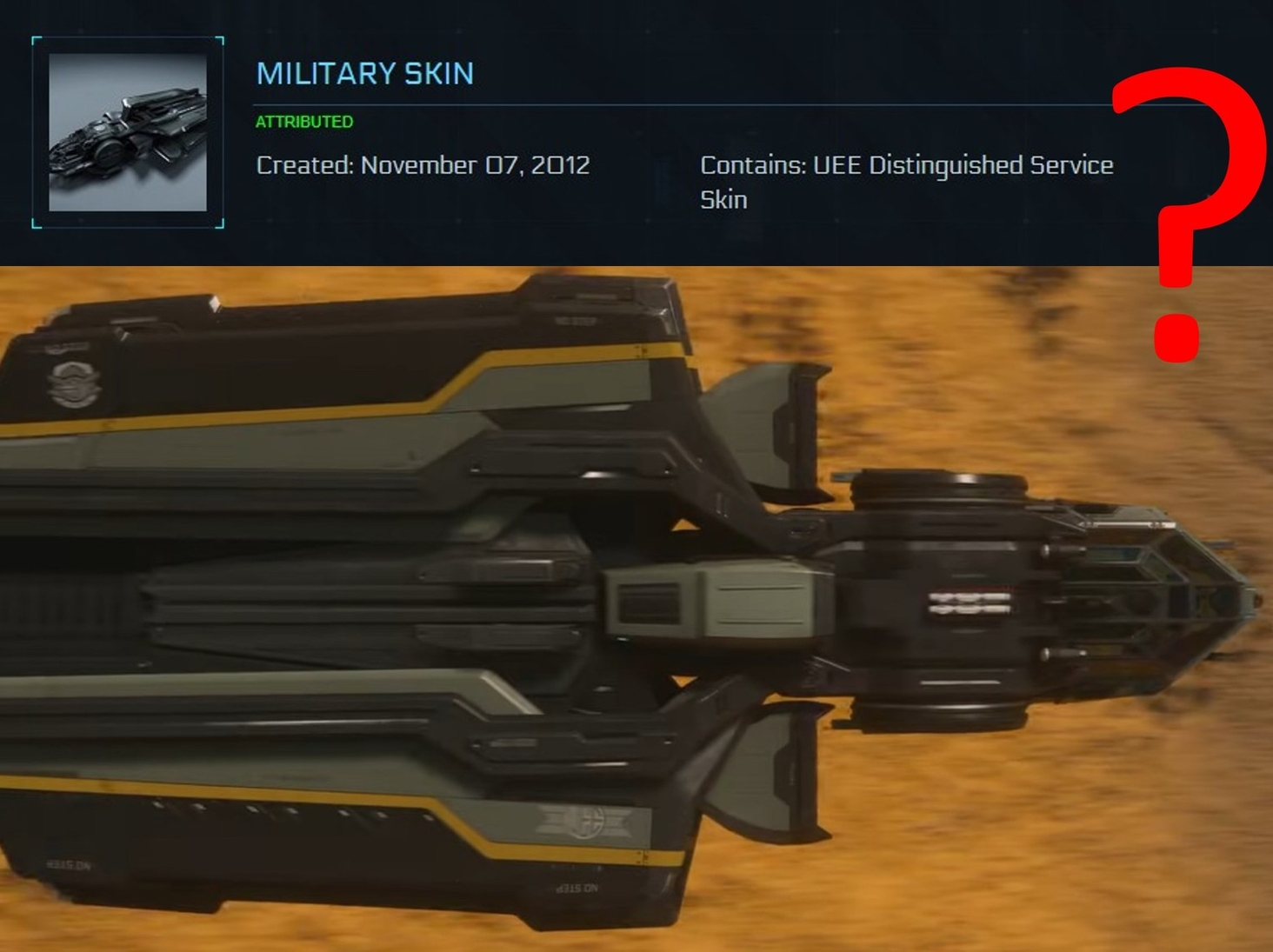Click the UEE Distinguished Service Skin contents entry
Image resolution: width=1273 pixels, height=952 pixels.
point(907,181)
